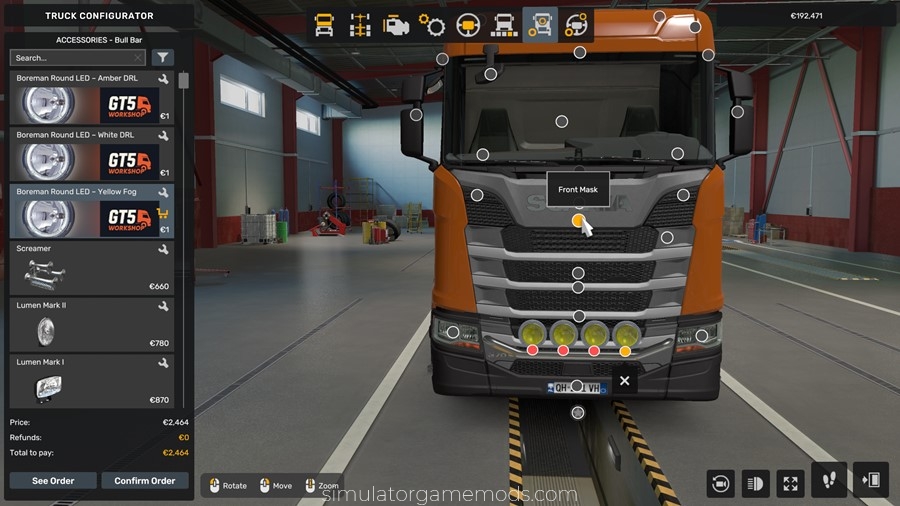Click the See Order button
This screenshot has width=900, height=506.
pyautogui.click(x=53, y=481)
